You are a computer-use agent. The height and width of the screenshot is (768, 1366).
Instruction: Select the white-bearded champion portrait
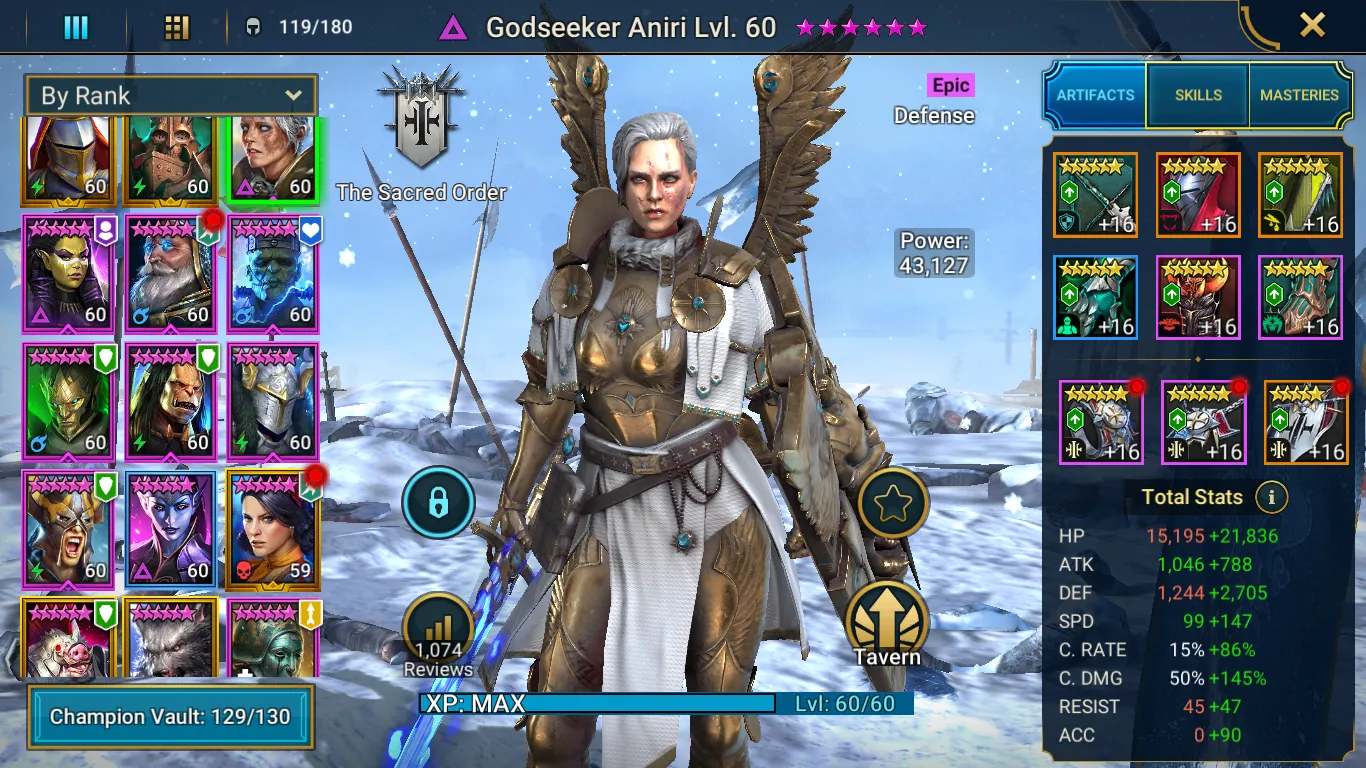tap(170, 273)
